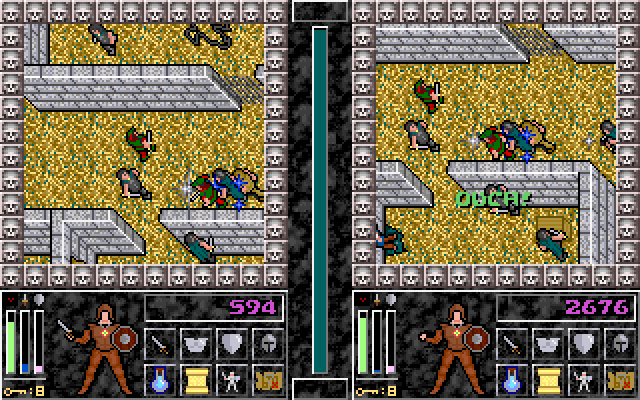The height and width of the screenshot is (400, 640).
Task: Open the treasure map under the 594 score
Action: coord(268,379)
